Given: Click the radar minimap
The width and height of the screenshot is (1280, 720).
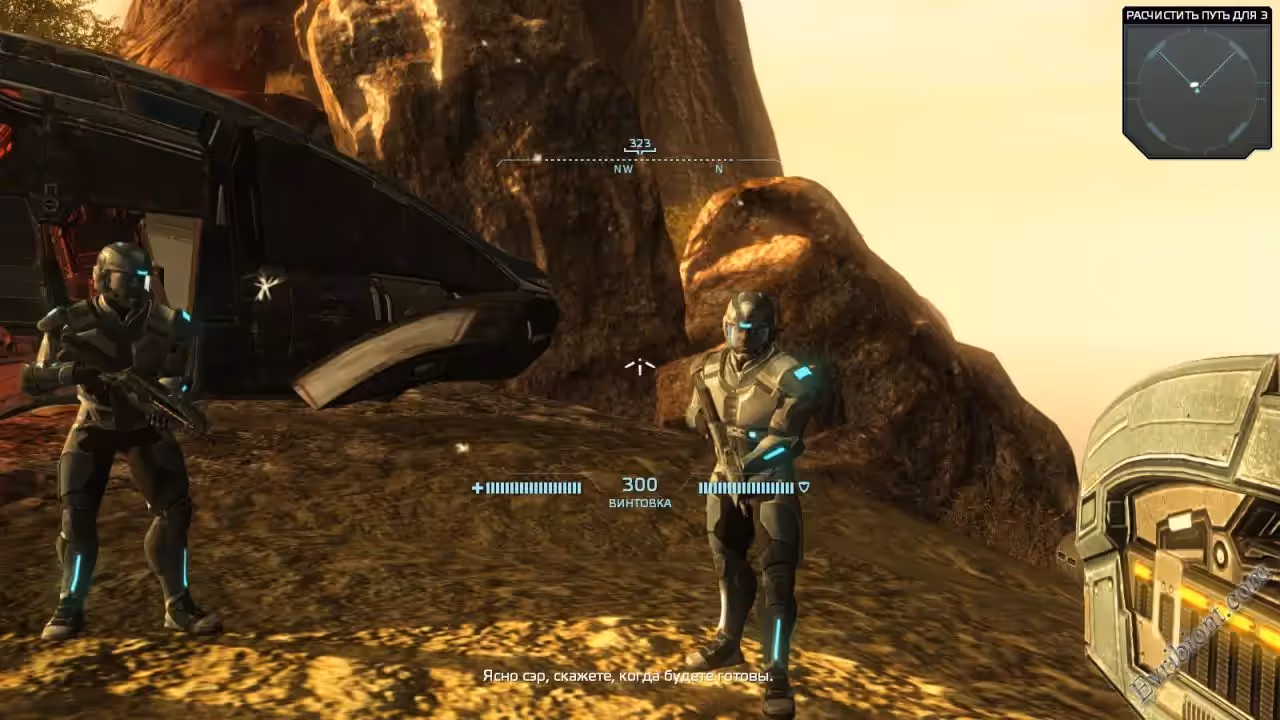Looking at the screenshot, I should pos(1196,90).
